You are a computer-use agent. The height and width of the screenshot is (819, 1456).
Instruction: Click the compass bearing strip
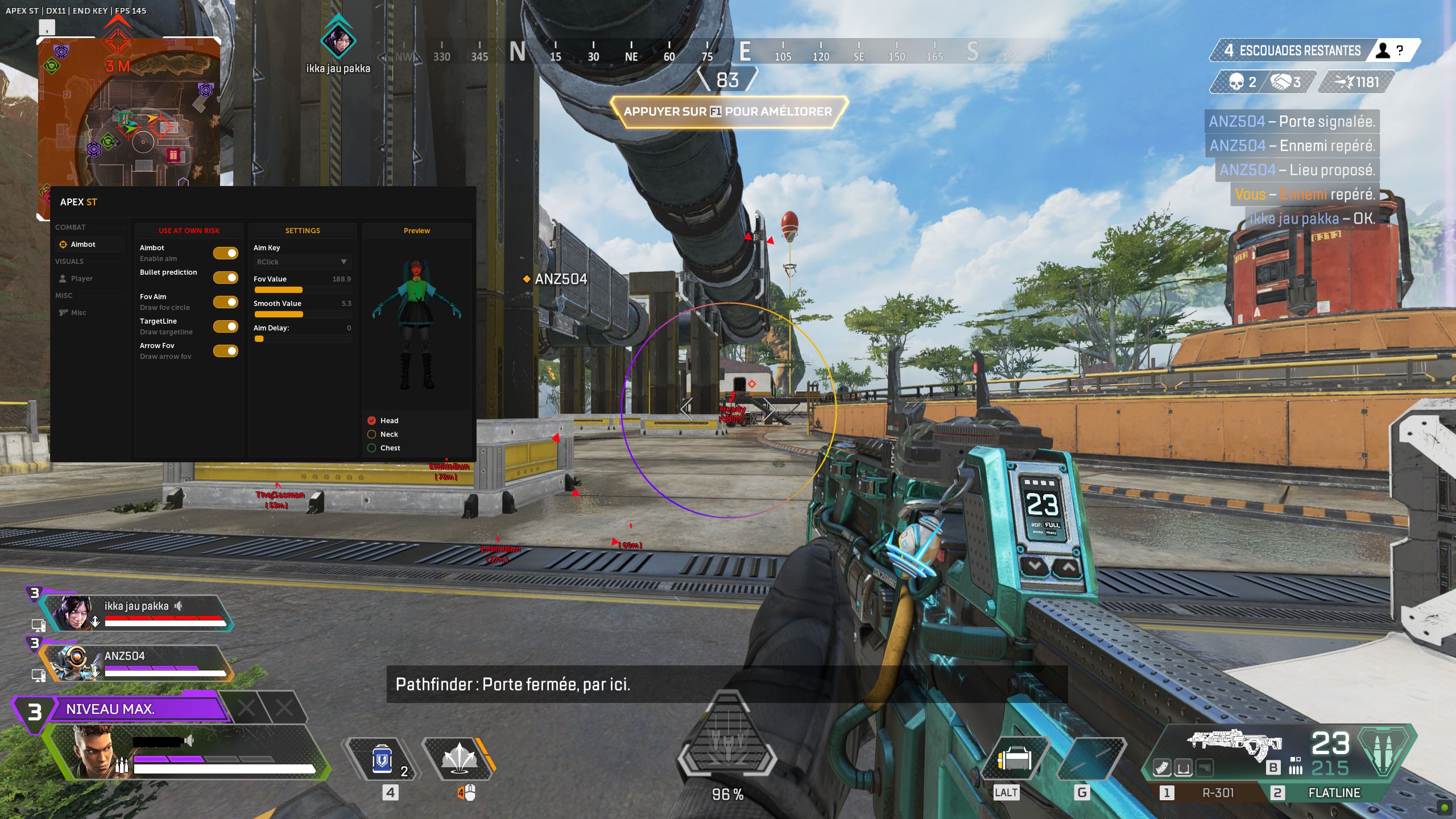727,52
